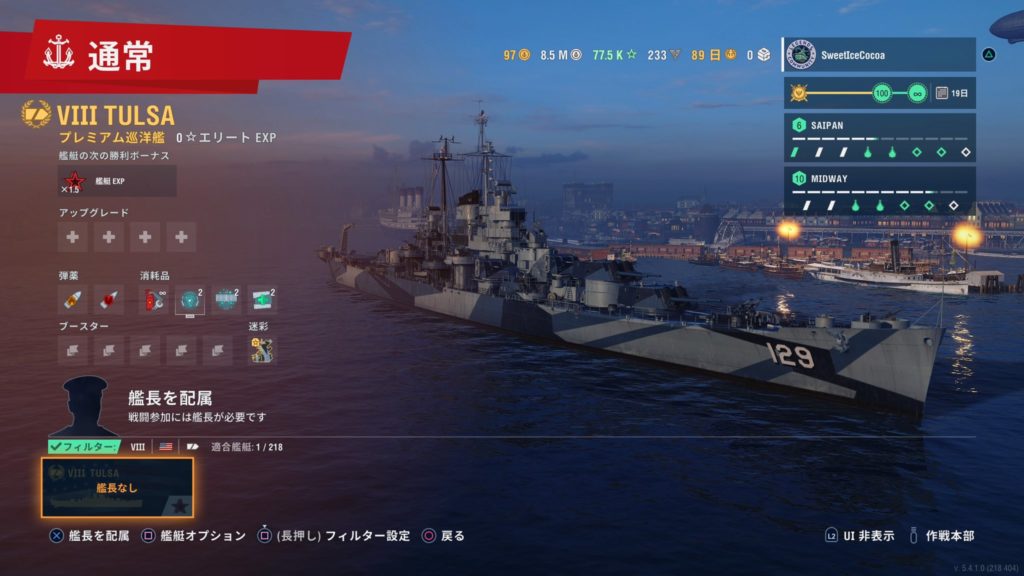Open the campaign progress bar with 19日 remaining

tap(879, 93)
